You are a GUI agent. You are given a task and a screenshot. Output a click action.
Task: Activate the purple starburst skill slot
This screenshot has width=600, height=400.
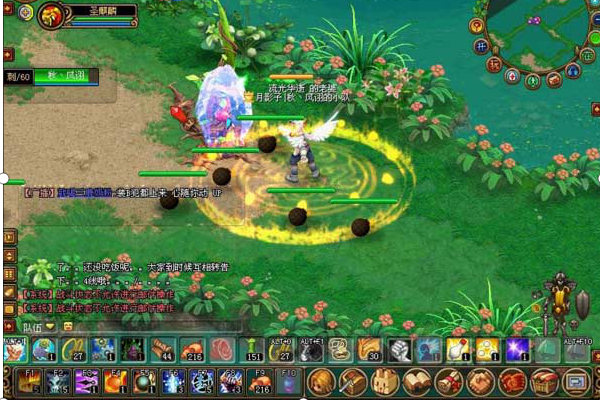click(x=517, y=349)
